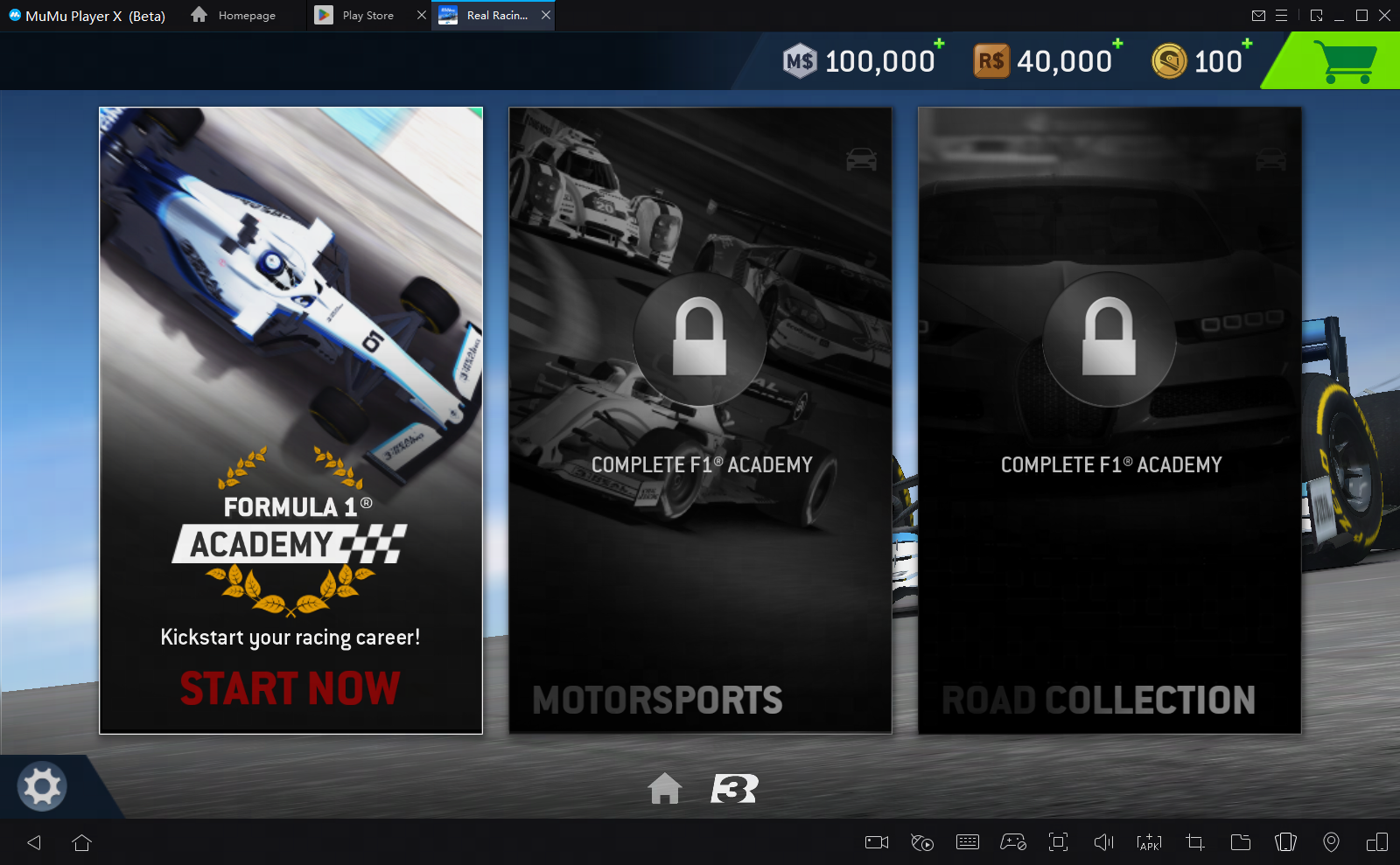Click the R3 logo next to home
The width and height of the screenshot is (1400, 865).
733,789
